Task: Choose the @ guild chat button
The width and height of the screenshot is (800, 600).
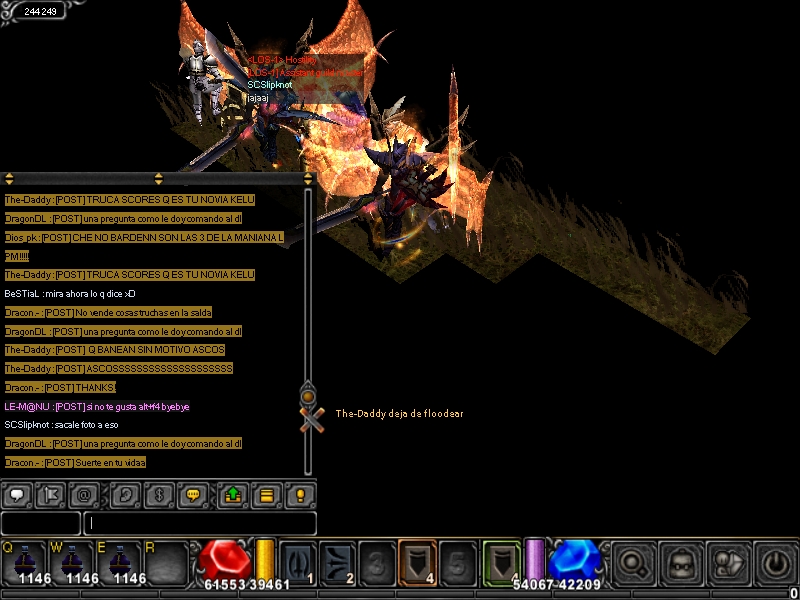Action: tap(84, 495)
